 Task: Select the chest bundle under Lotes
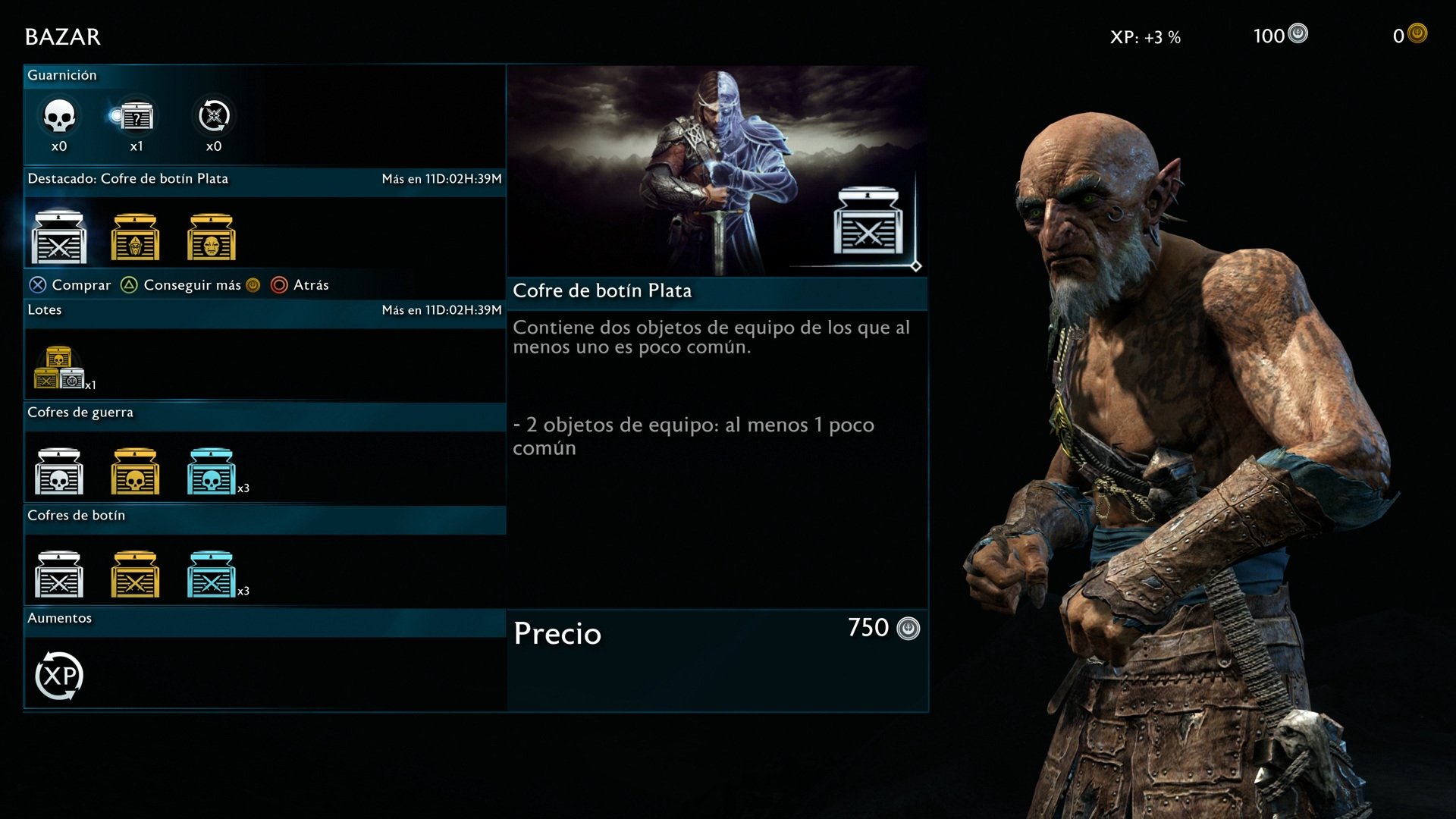(x=59, y=369)
